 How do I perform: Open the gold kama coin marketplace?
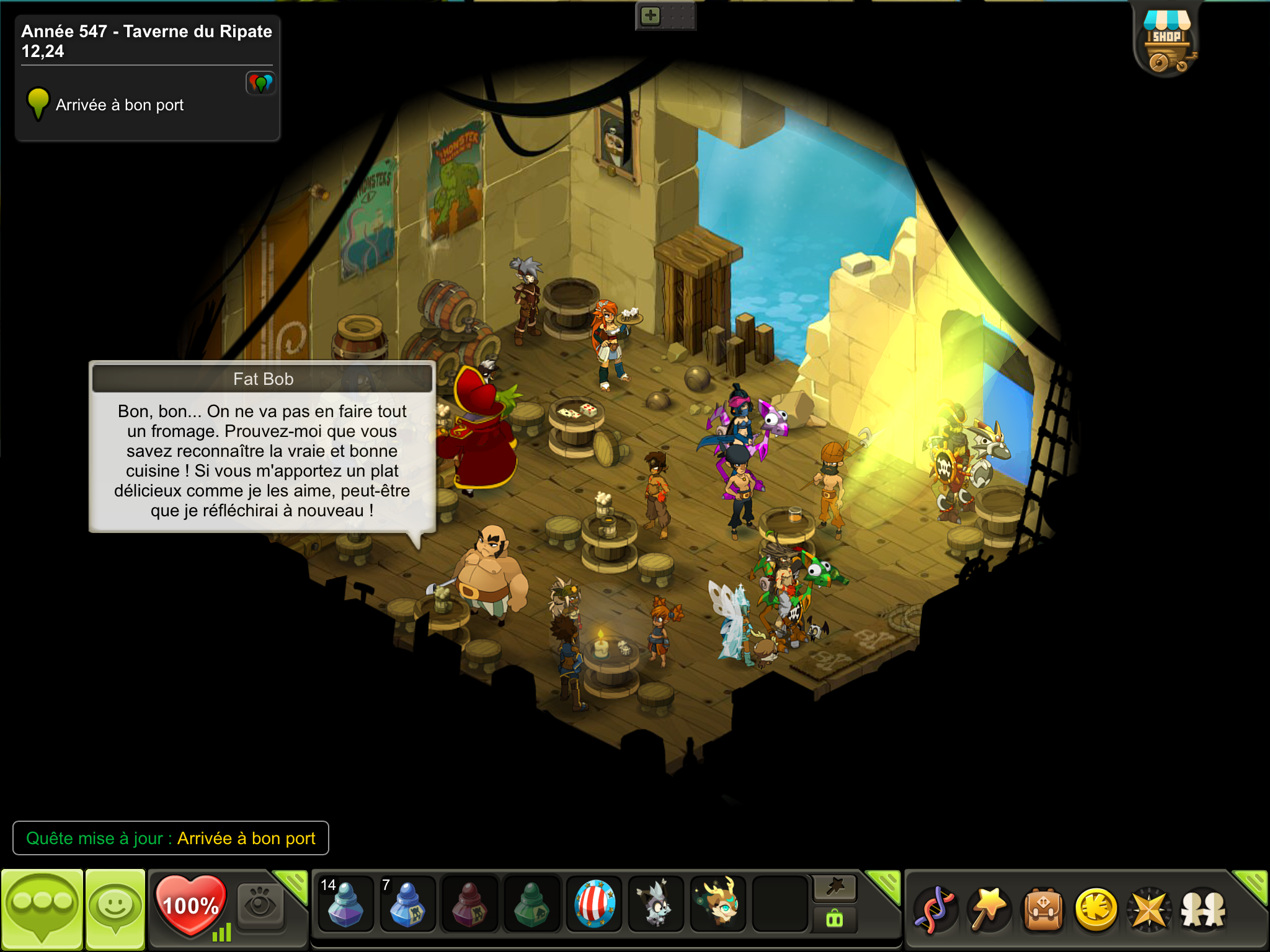[x=1096, y=909]
